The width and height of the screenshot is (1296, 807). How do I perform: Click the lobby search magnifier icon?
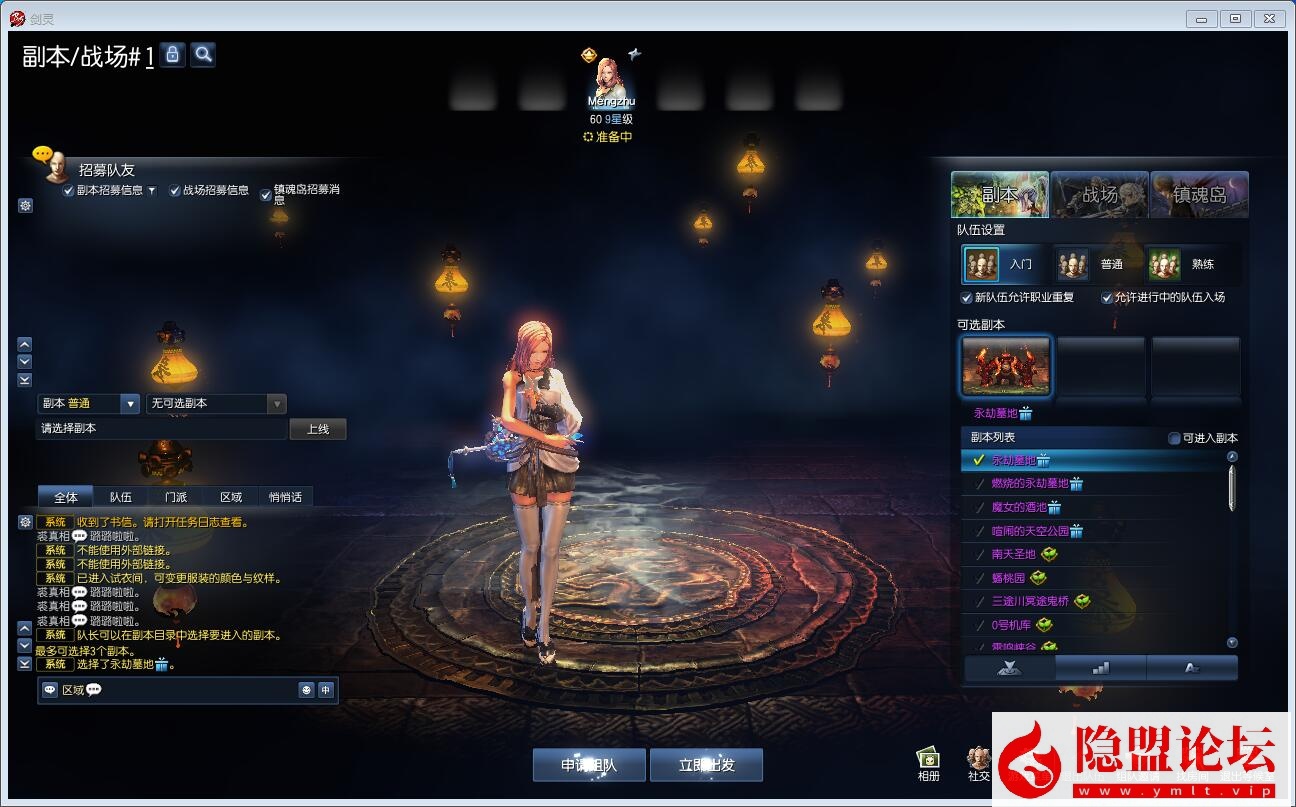point(203,55)
